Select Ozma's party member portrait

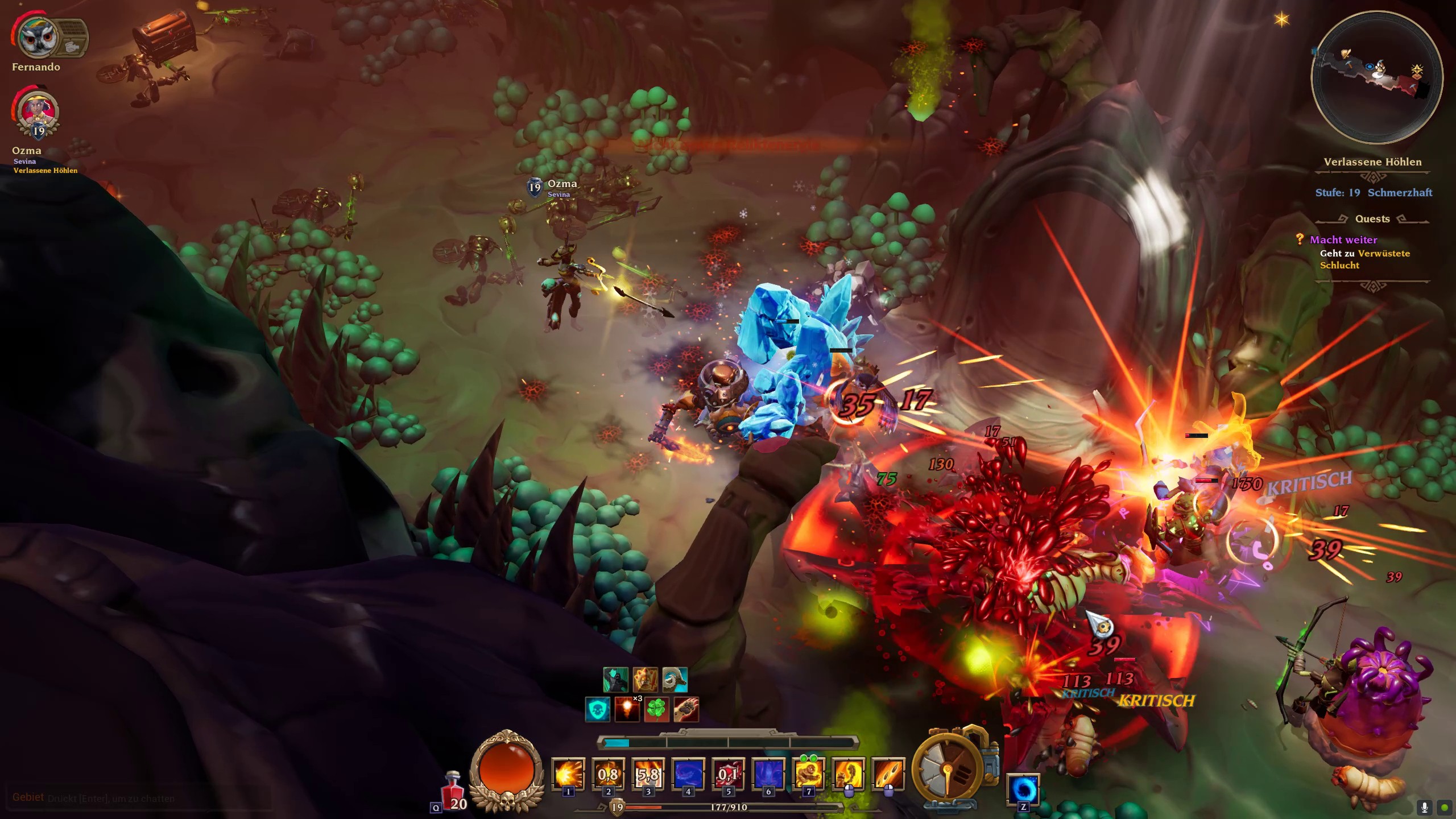pyautogui.click(x=38, y=112)
